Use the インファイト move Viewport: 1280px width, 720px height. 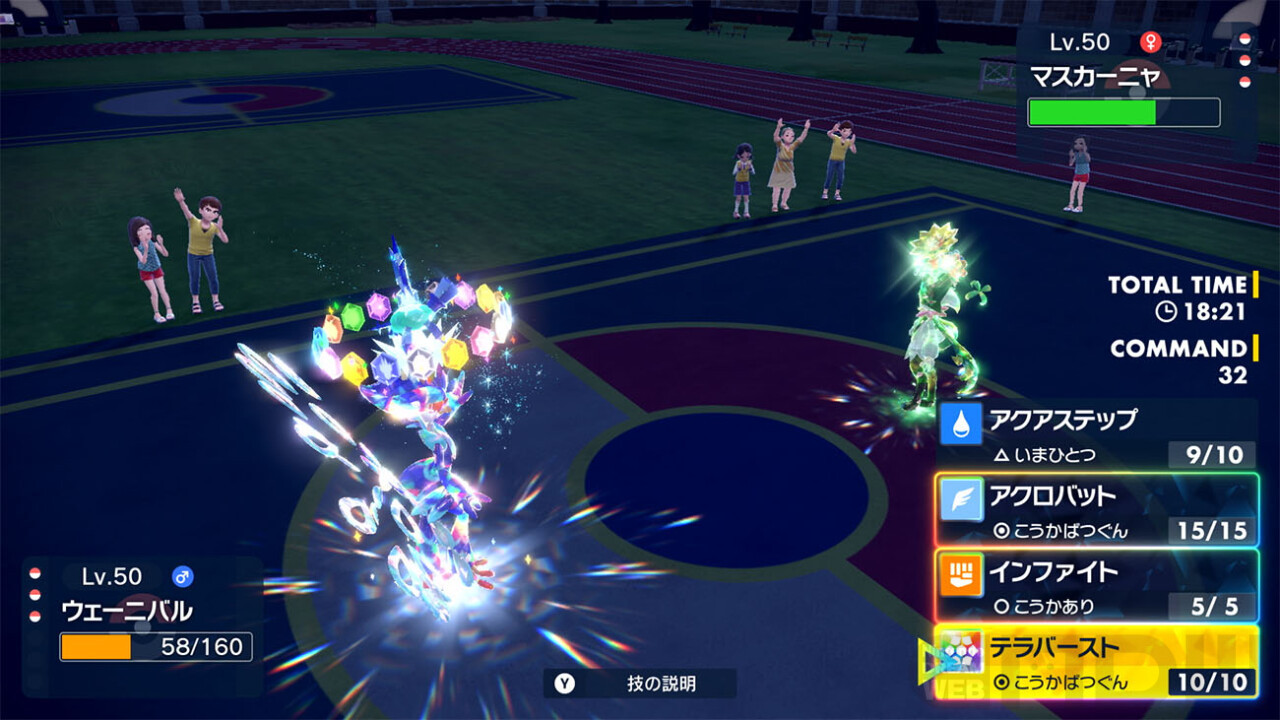(1097, 586)
